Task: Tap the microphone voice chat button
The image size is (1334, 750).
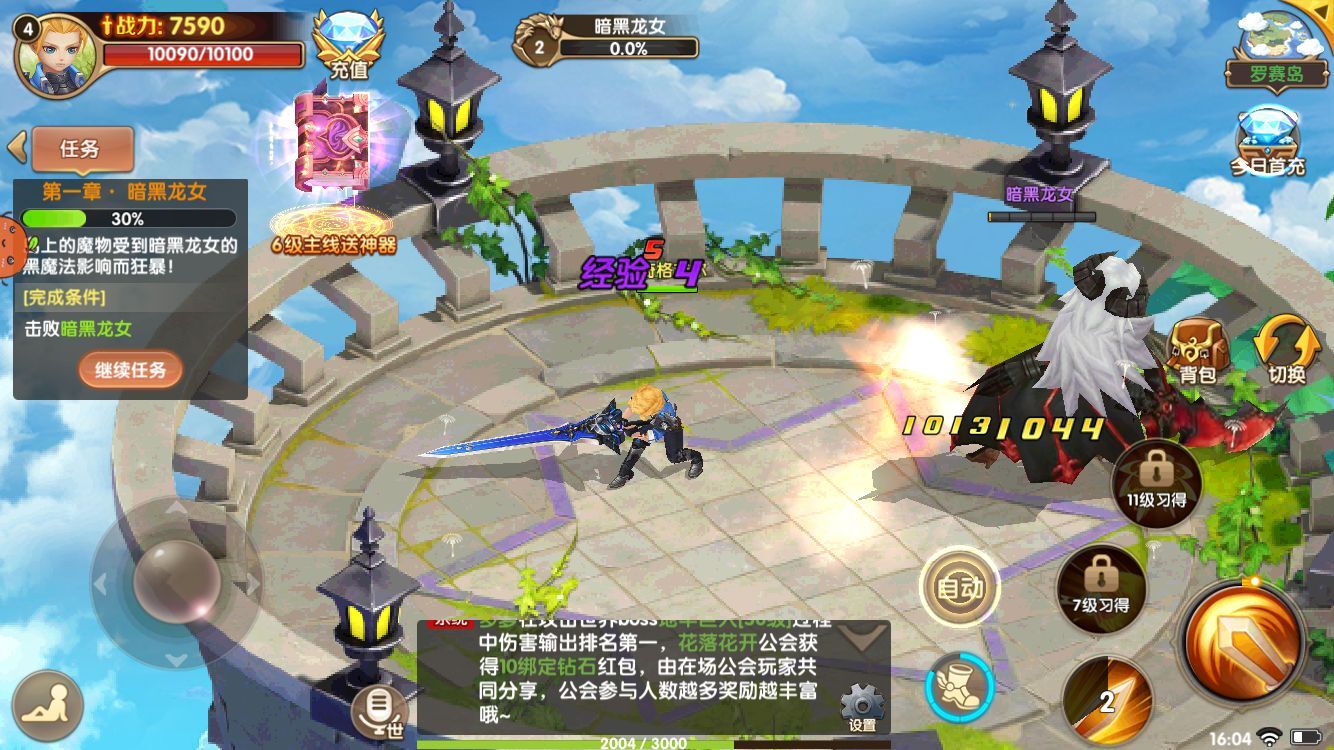Action: (380, 710)
